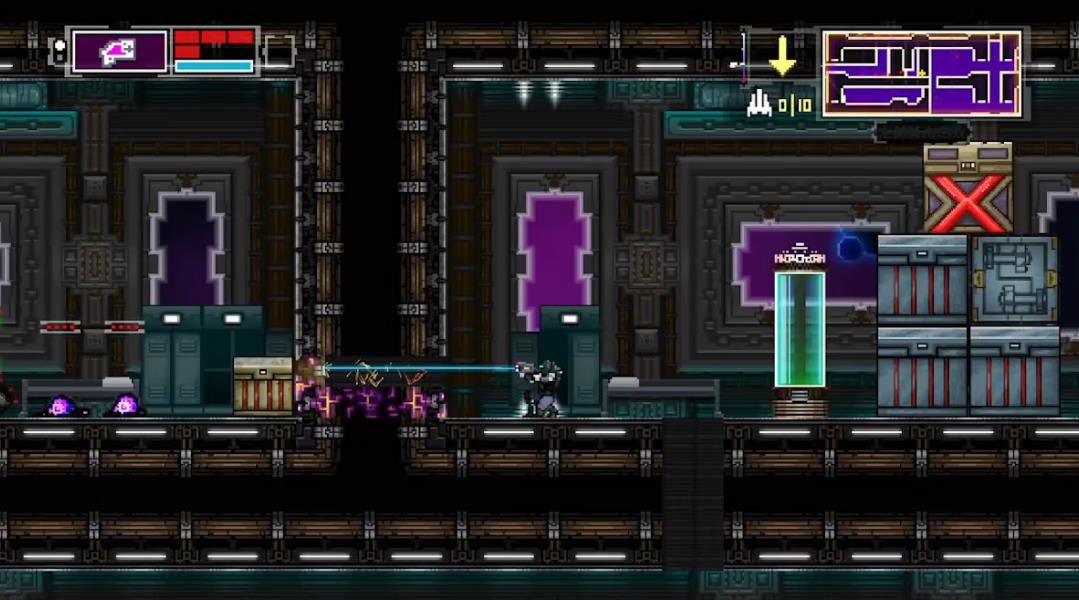Click the white ship collectible icon
Screen dimensions: 1079x600
(759, 103)
